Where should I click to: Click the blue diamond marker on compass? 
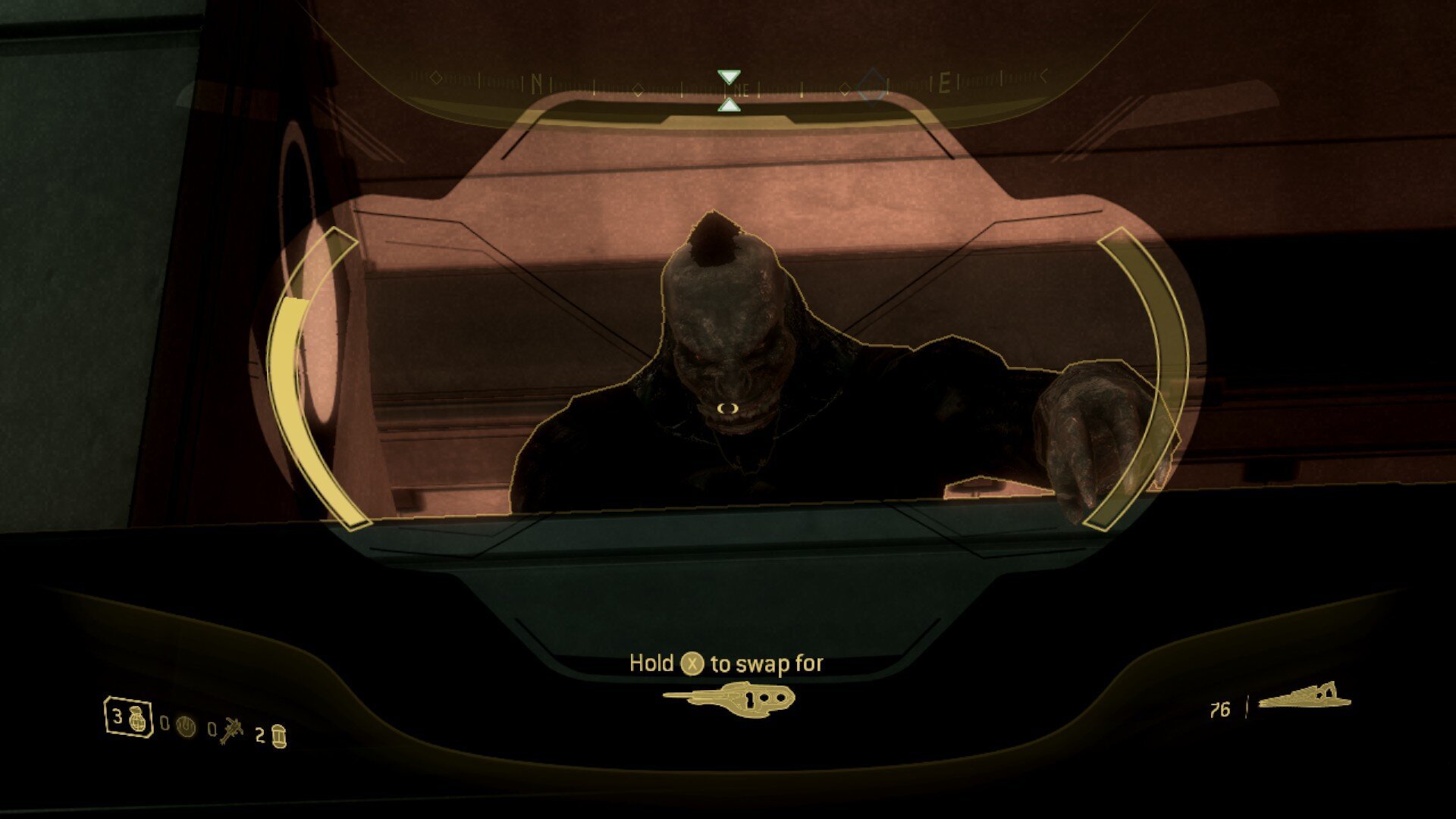(x=871, y=85)
